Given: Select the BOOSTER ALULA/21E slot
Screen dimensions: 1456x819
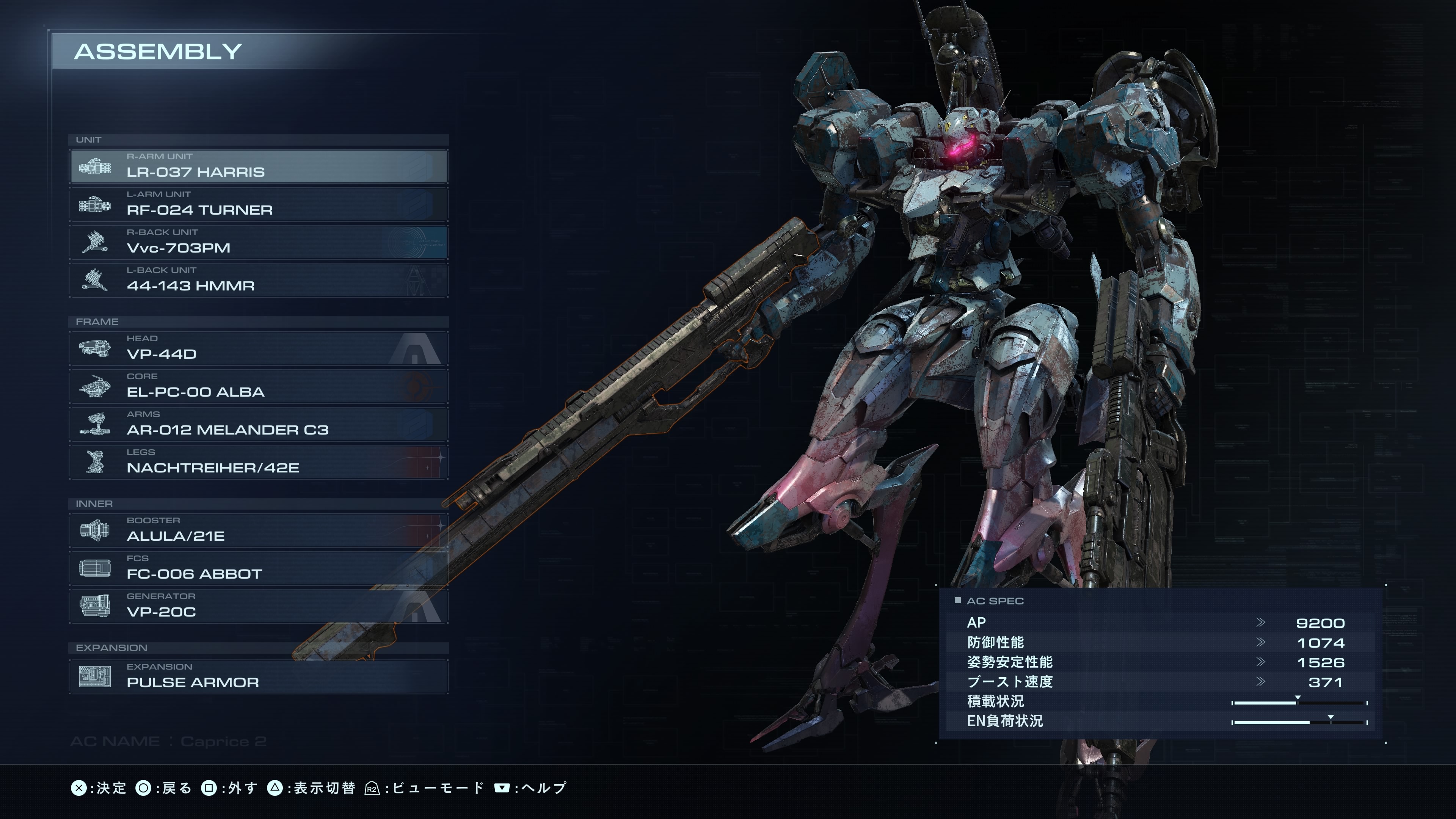Looking at the screenshot, I should 259,530.
